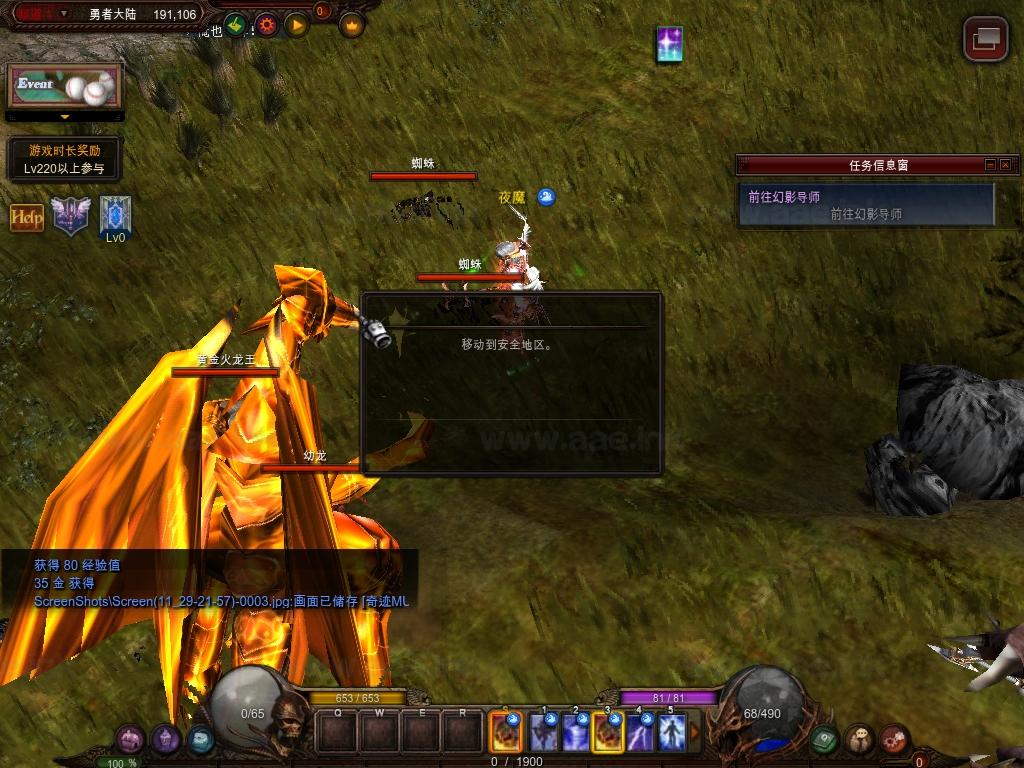Click the Help button
Screen dimensions: 1024x768
tap(27, 217)
